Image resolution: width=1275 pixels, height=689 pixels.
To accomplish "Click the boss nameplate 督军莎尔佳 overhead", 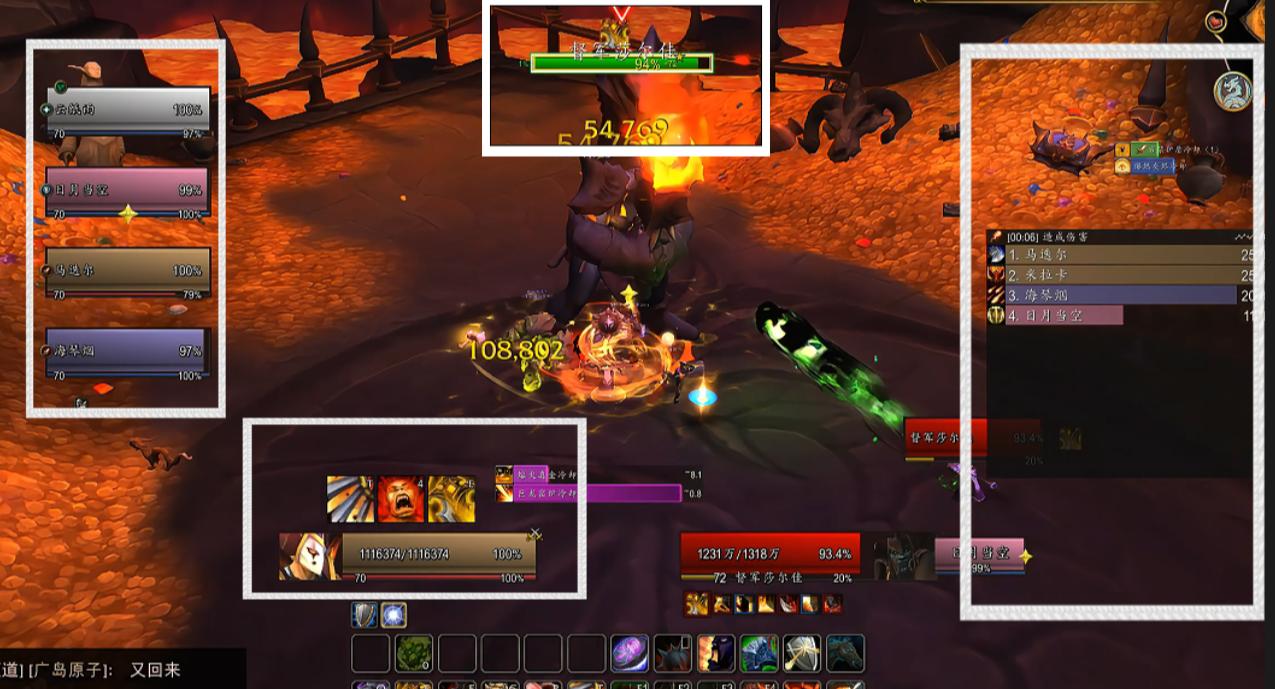I will (621, 63).
